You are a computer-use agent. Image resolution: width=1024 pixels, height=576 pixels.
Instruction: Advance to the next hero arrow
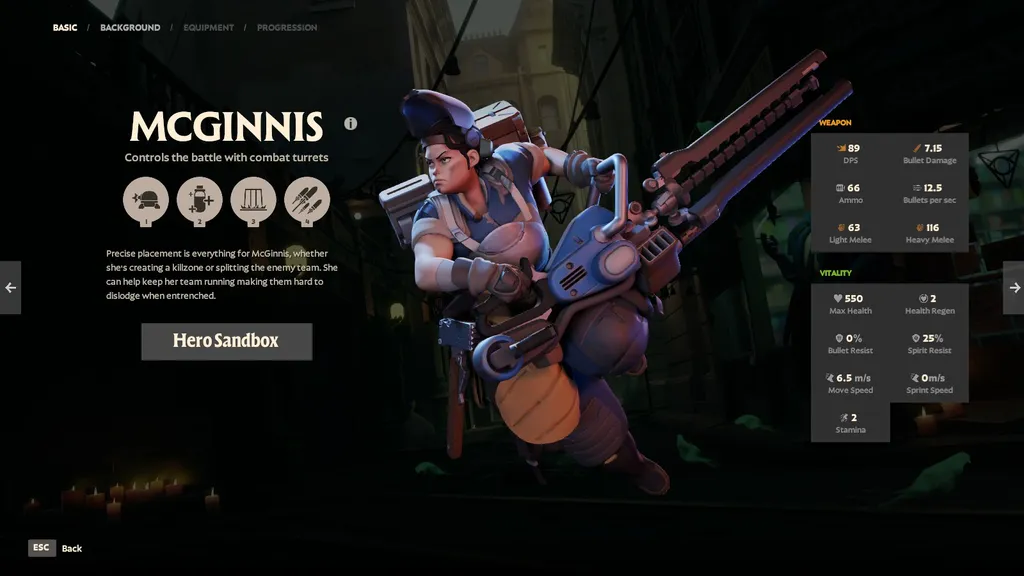tap(1014, 288)
